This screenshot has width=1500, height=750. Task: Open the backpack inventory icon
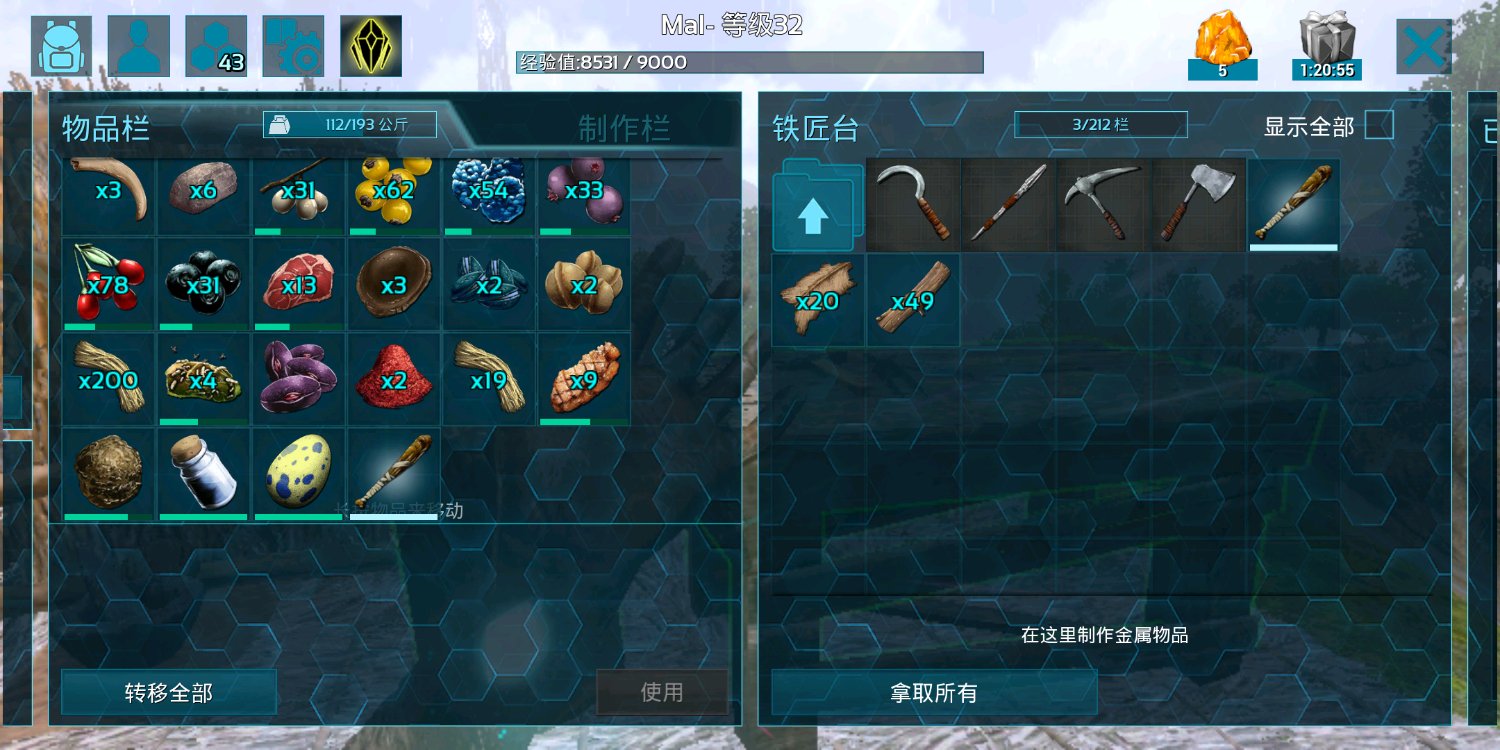[61, 46]
